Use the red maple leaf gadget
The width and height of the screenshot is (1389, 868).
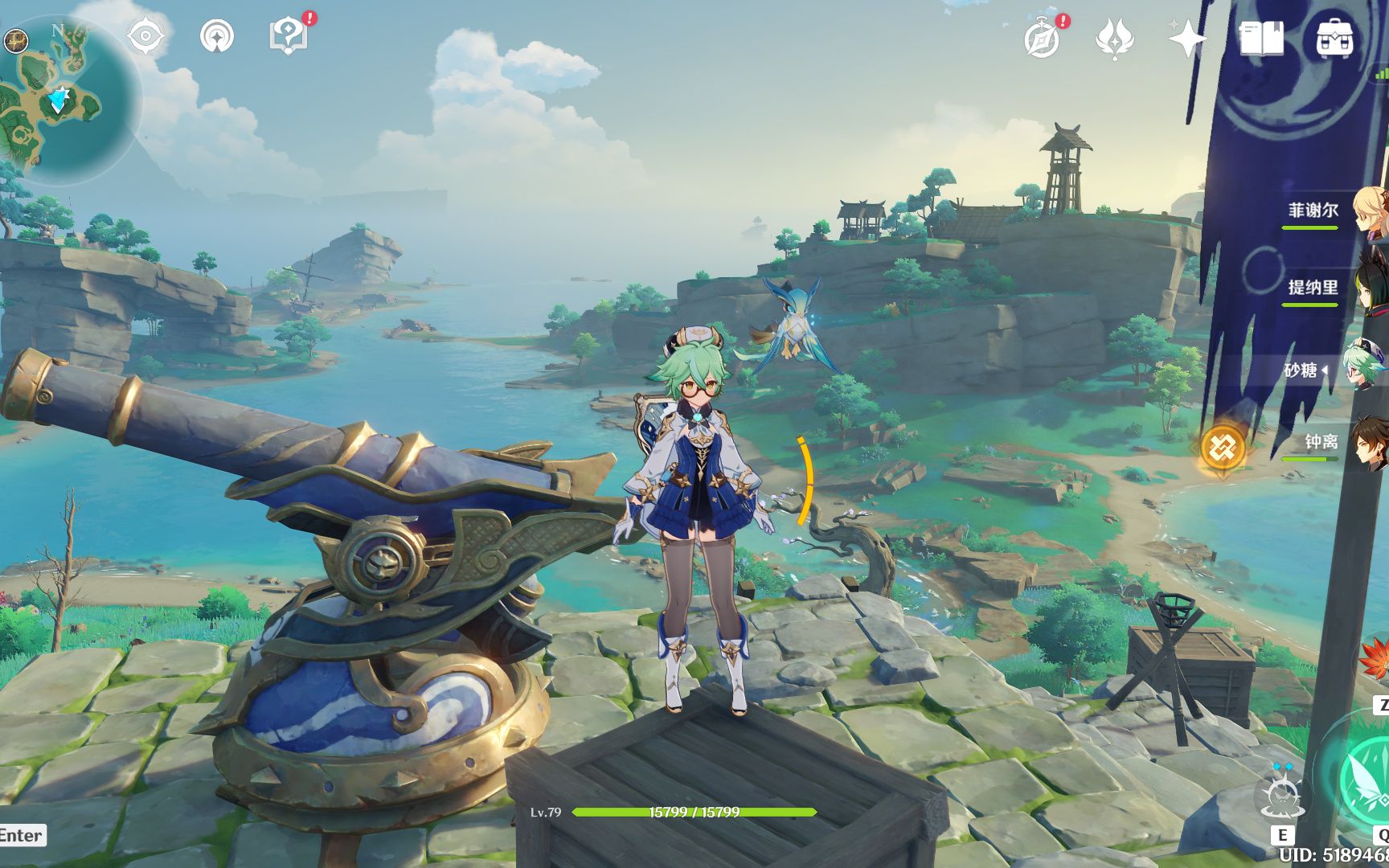tap(1376, 659)
